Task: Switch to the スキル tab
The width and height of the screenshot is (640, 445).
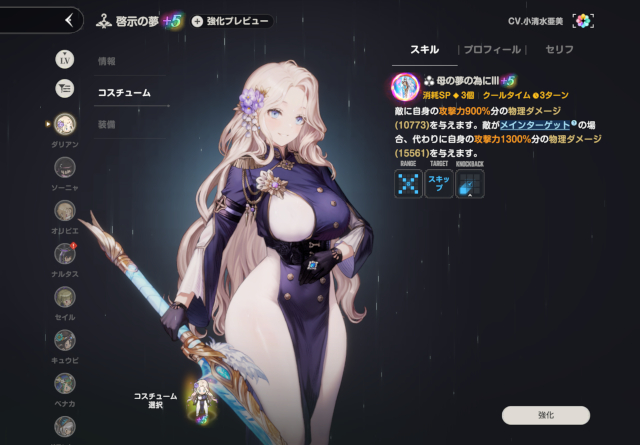Action: point(424,49)
